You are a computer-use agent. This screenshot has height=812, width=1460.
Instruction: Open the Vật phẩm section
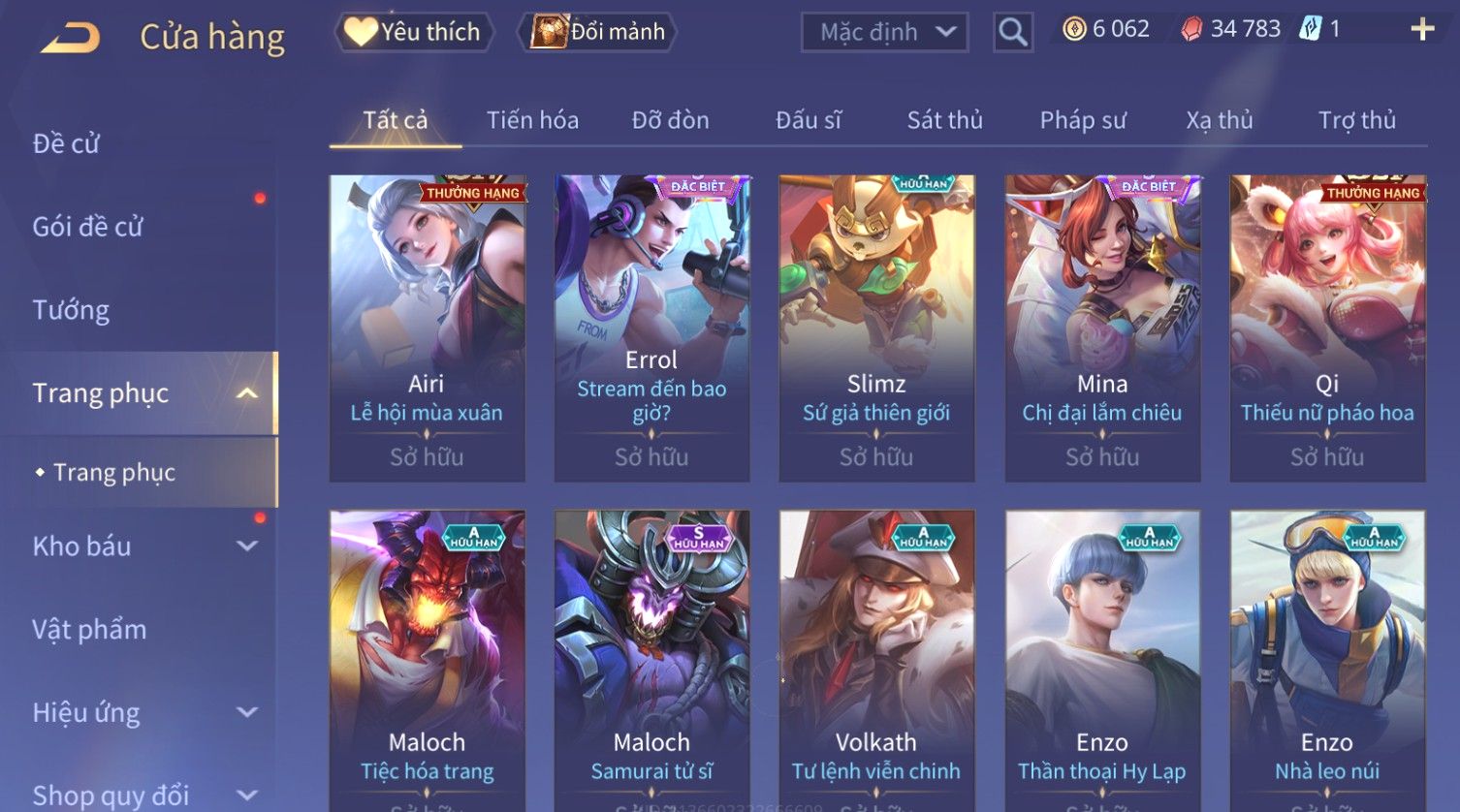coord(89,630)
